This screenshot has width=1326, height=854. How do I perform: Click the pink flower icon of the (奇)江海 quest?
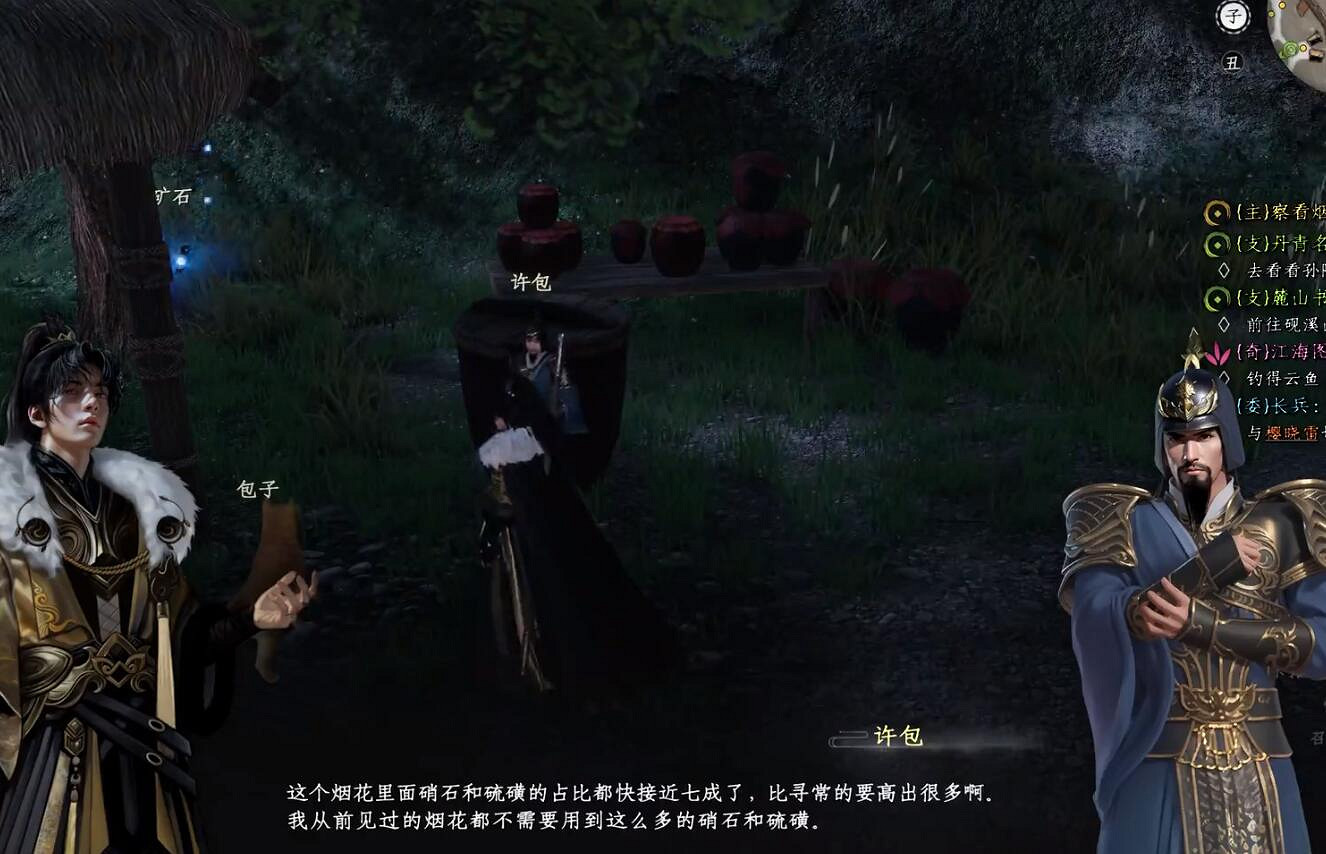1215,353
